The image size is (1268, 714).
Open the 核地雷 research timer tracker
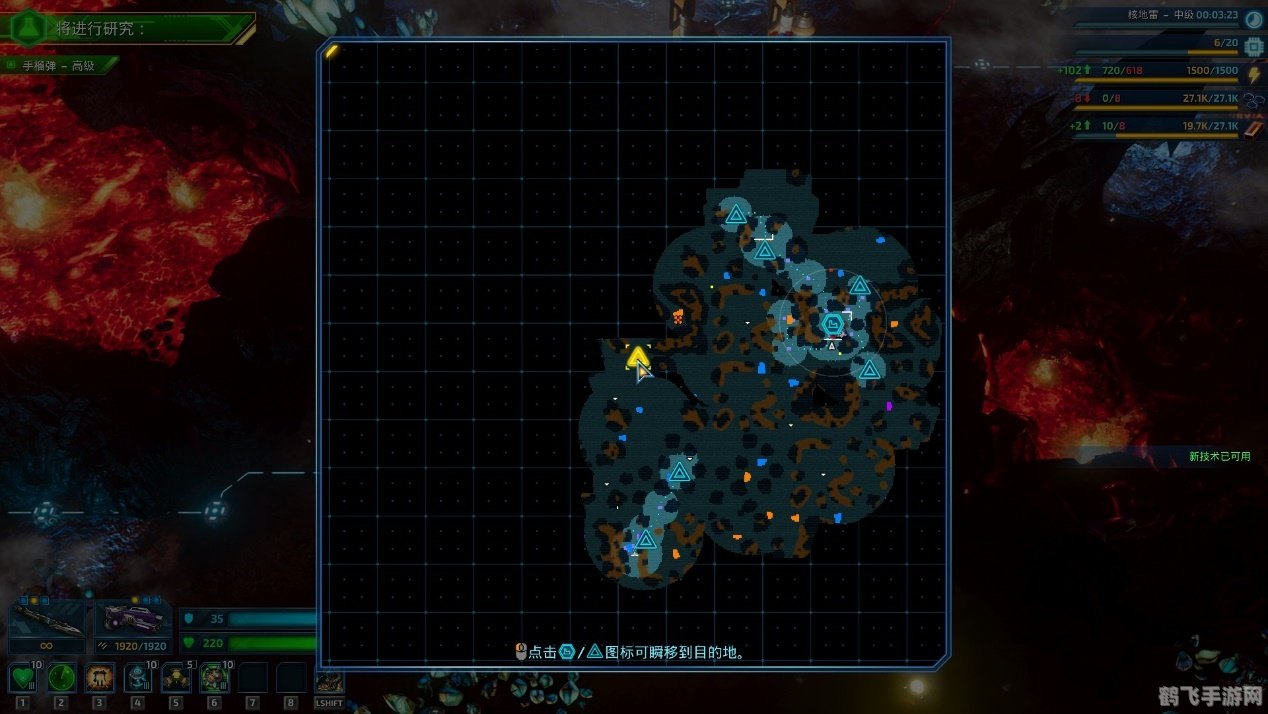pyautogui.click(x=1180, y=15)
